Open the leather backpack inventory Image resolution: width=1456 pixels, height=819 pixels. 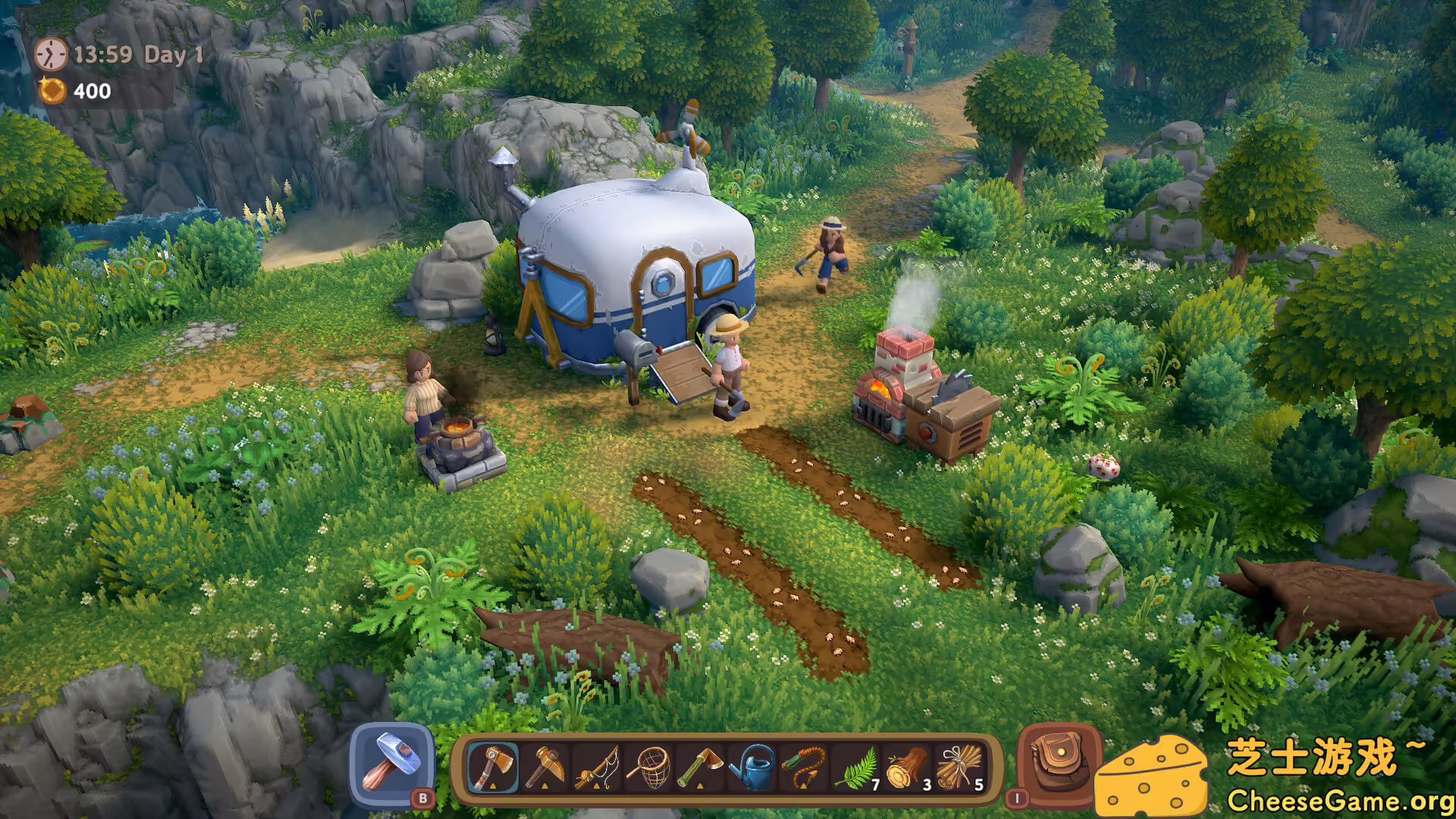(1057, 762)
